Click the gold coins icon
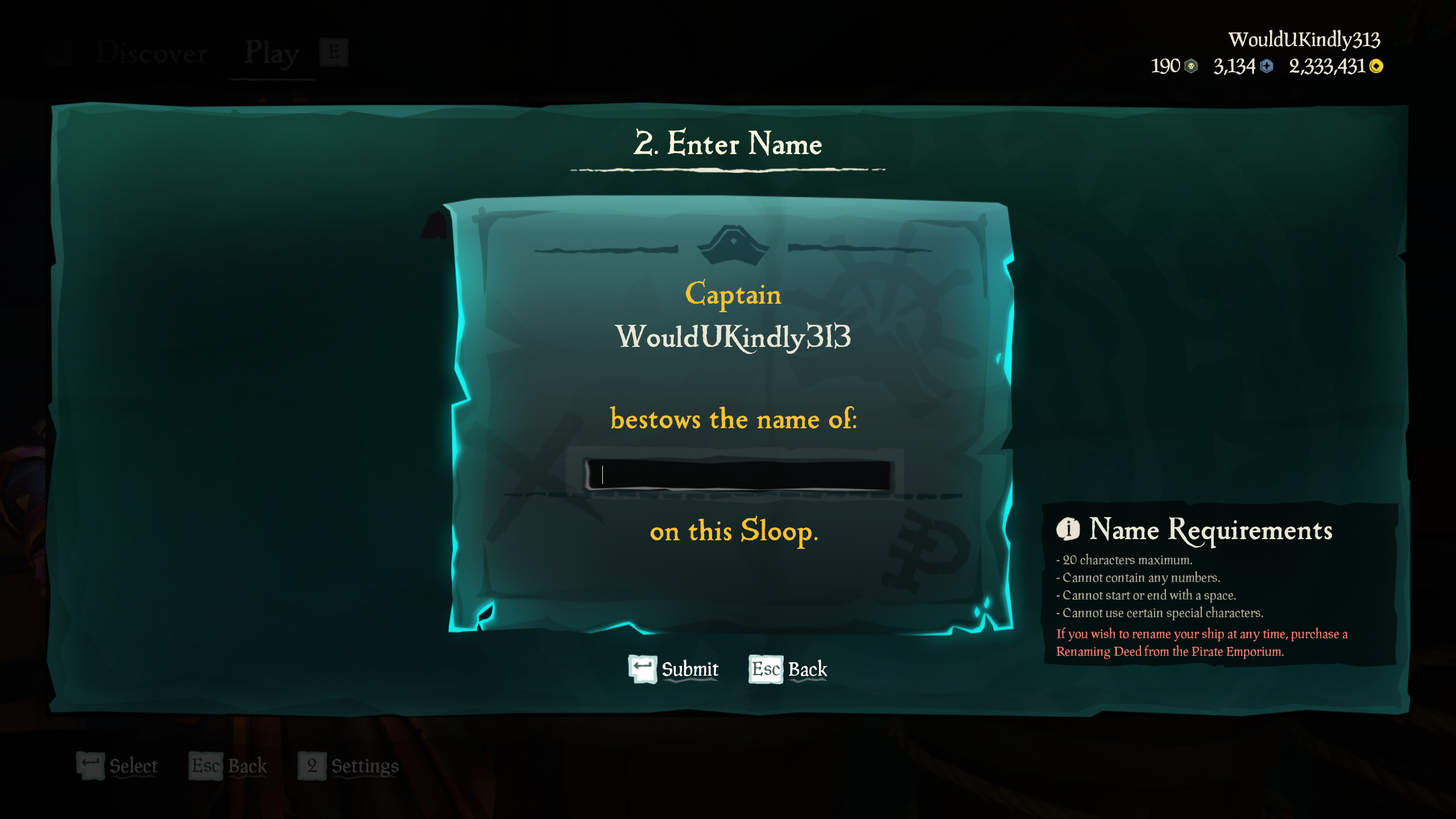 [x=1376, y=67]
